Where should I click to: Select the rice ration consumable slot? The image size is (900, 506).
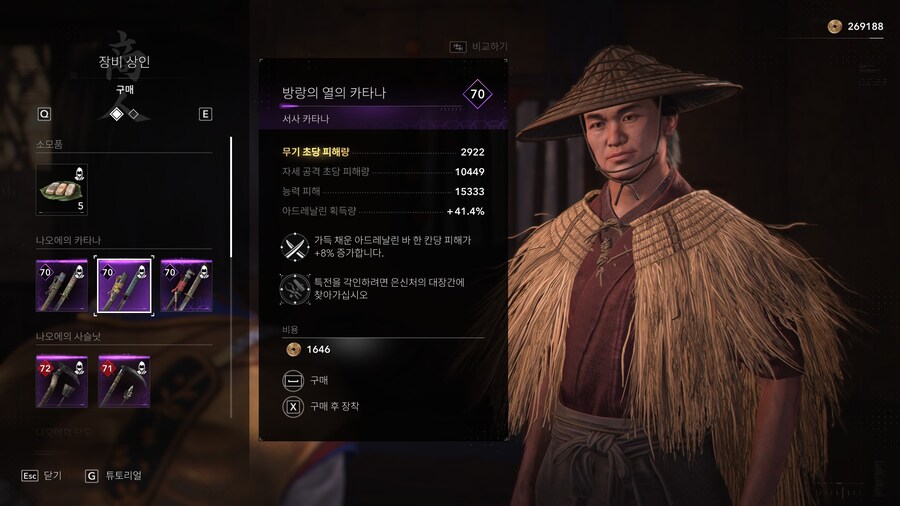coord(62,190)
